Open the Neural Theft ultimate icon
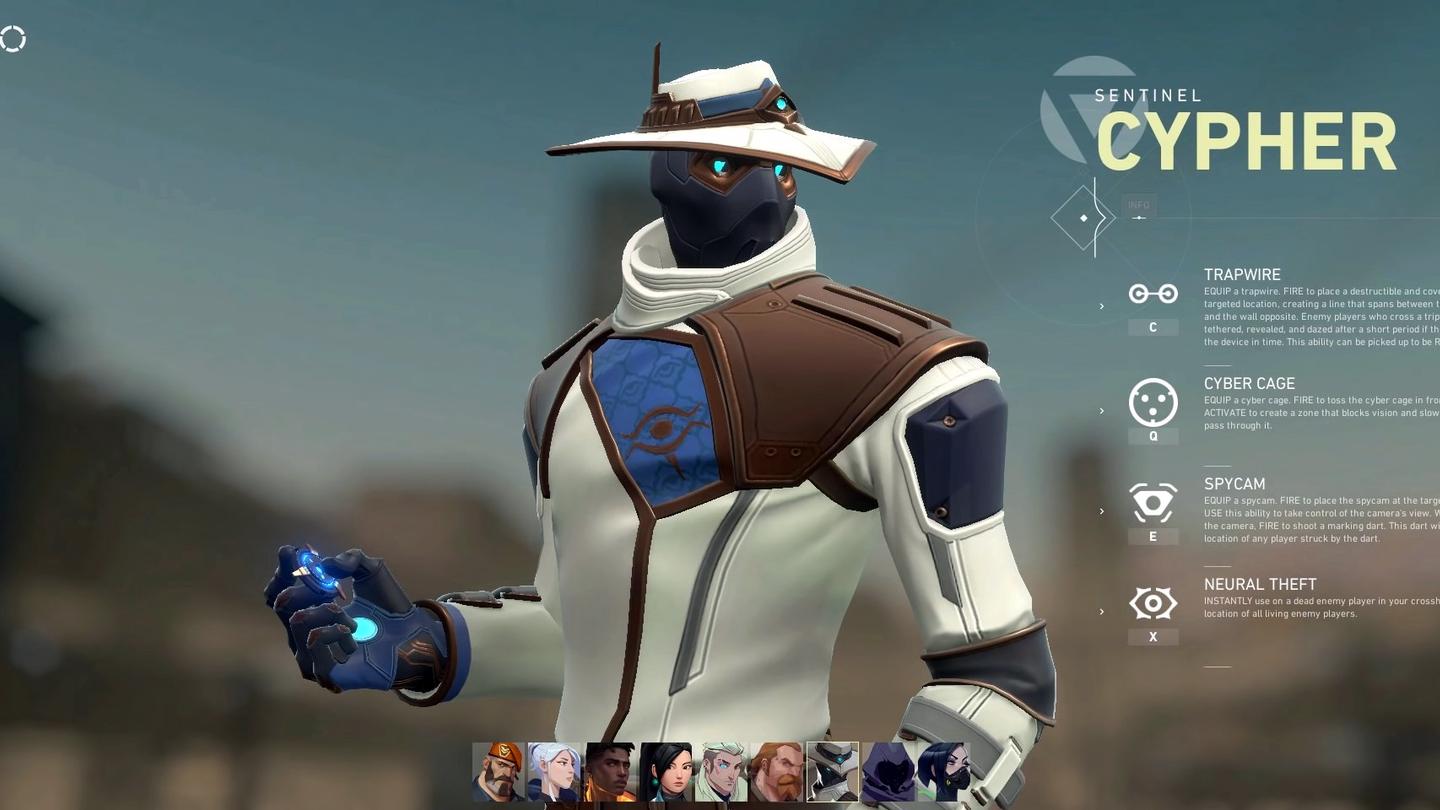Viewport: 1440px width, 810px height. click(x=1153, y=603)
